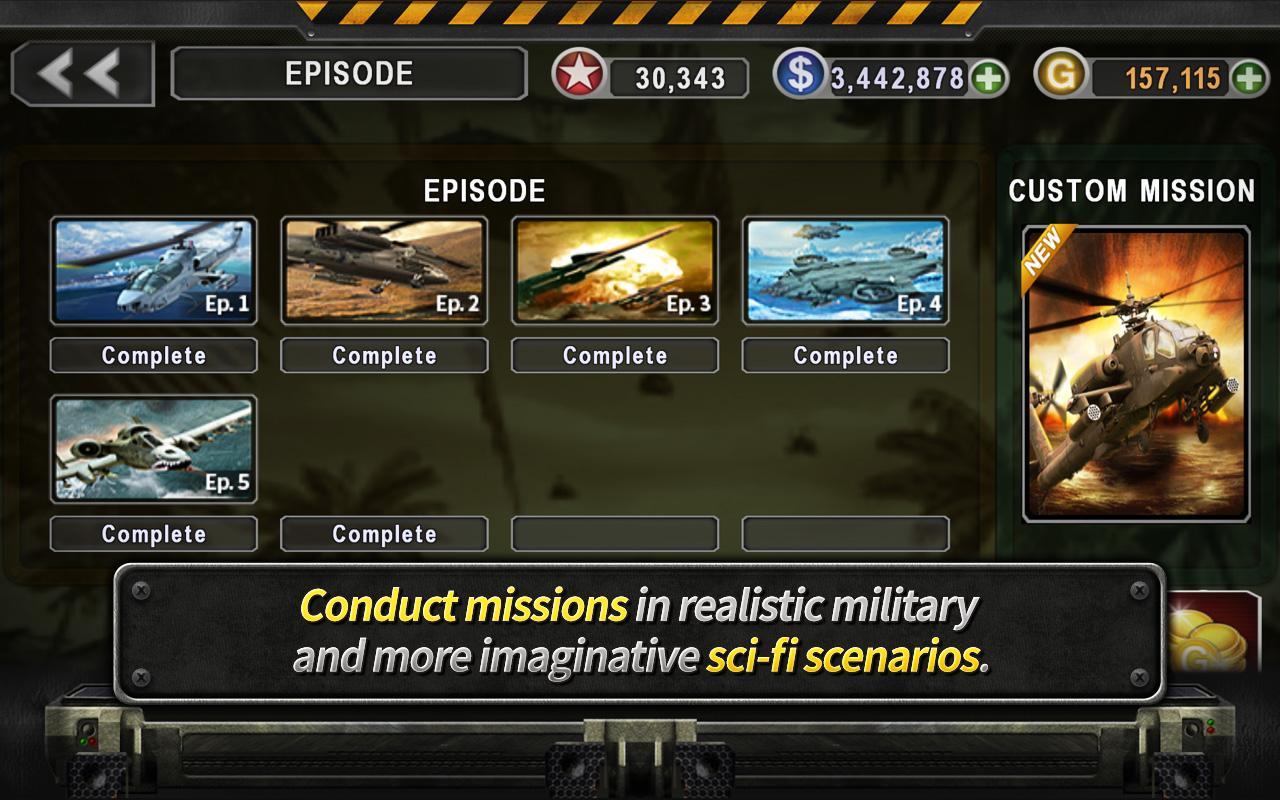The height and width of the screenshot is (800, 1280).
Task: Click the second Complete button in bottom row
Action: pos(383,533)
